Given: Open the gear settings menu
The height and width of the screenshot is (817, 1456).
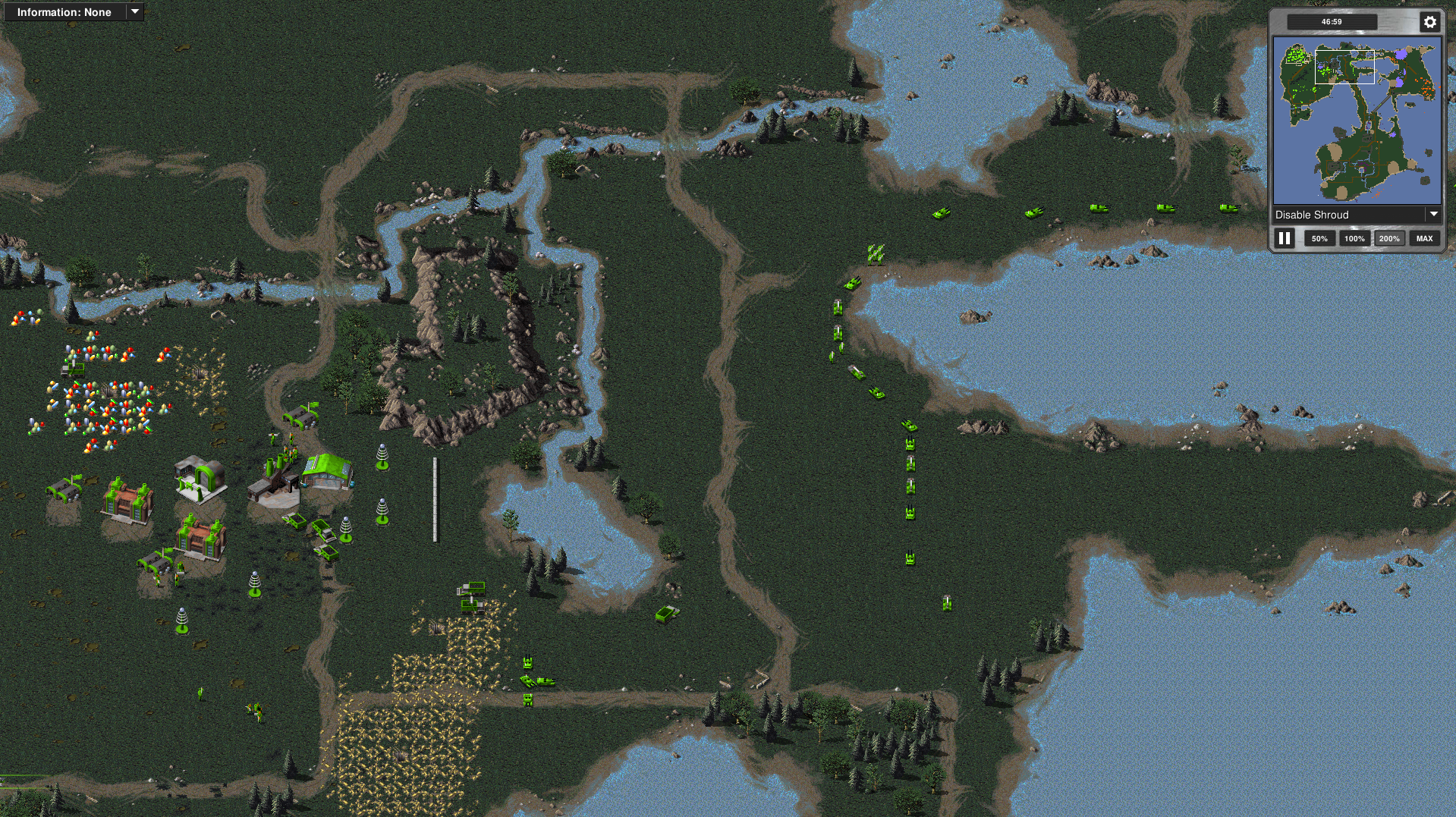Looking at the screenshot, I should (1429, 22).
